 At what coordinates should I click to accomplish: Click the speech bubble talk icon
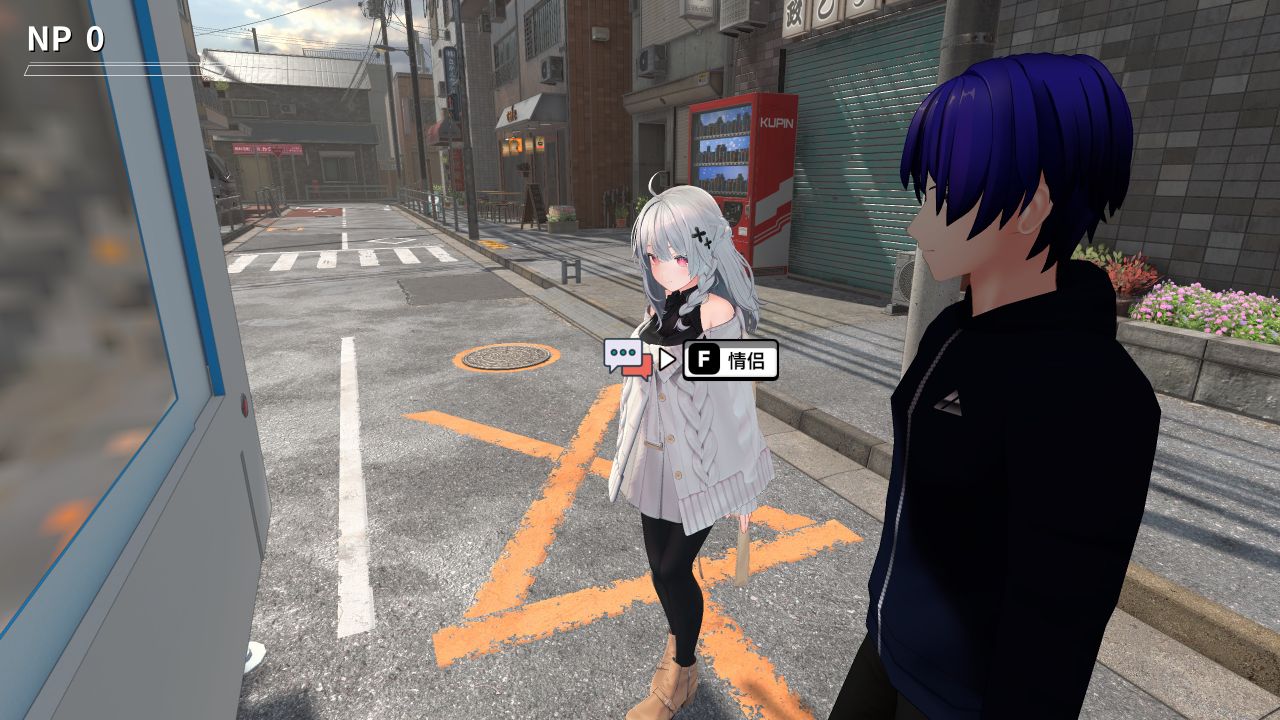tap(627, 358)
